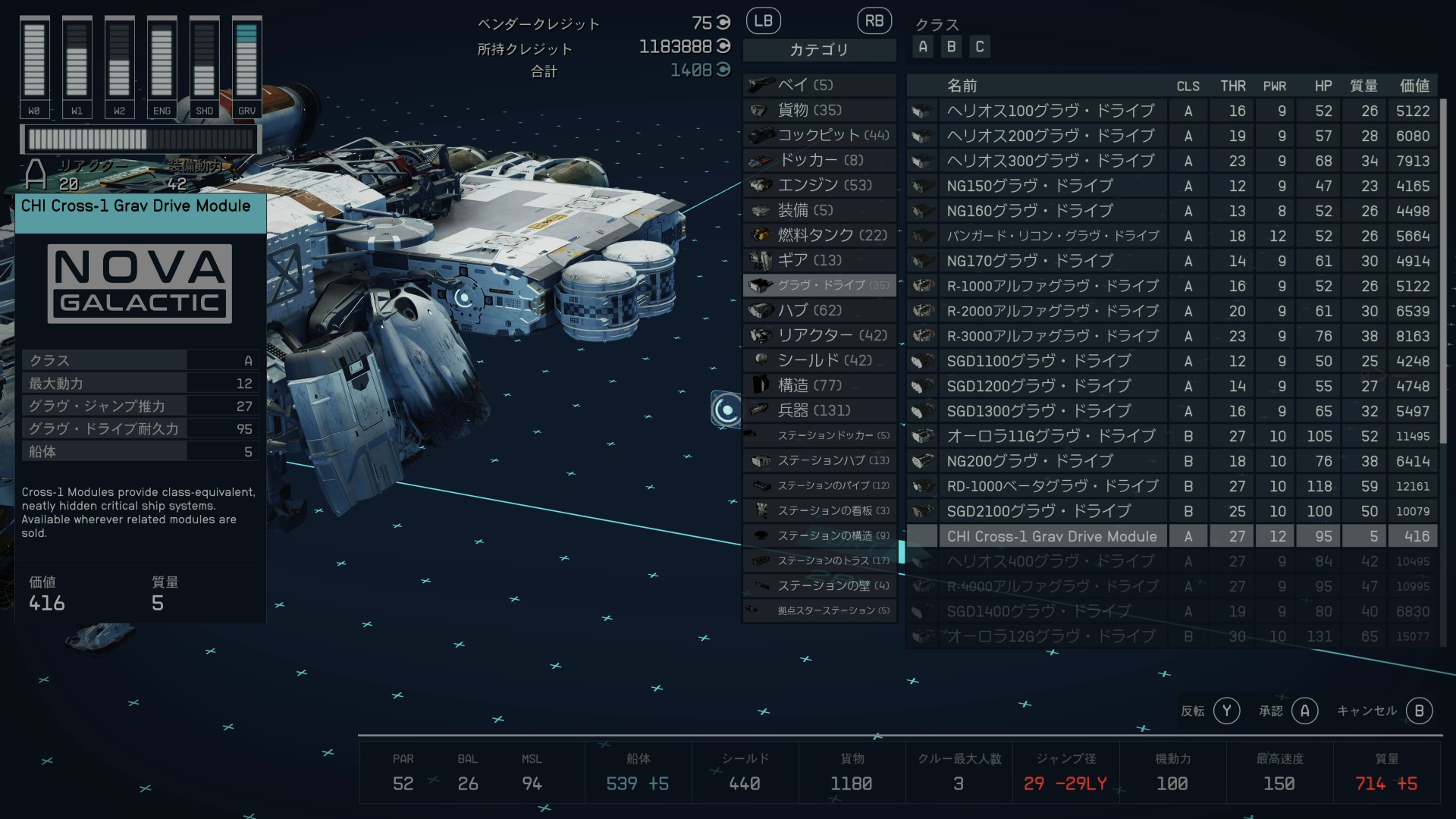Screen dimensions: 1456x819
Task: Filter parts by class A
Action: coord(923,47)
